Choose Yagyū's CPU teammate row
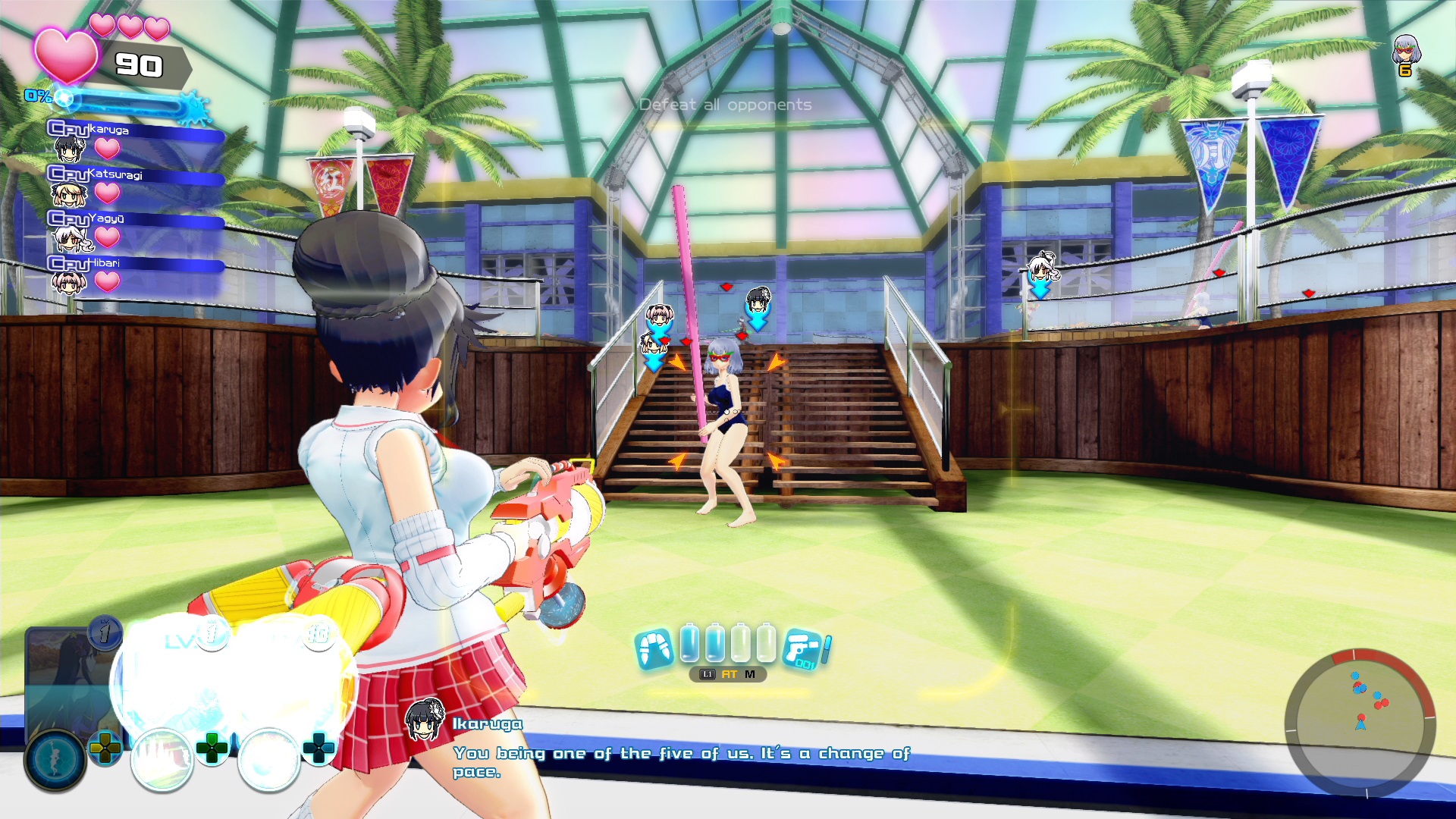Viewport: 1456px width, 819px height. click(135, 229)
